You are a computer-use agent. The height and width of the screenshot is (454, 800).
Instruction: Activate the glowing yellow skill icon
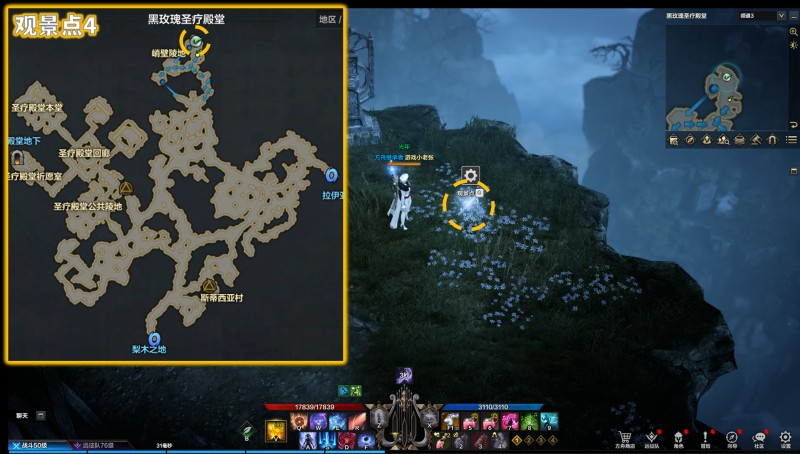(x=275, y=430)
